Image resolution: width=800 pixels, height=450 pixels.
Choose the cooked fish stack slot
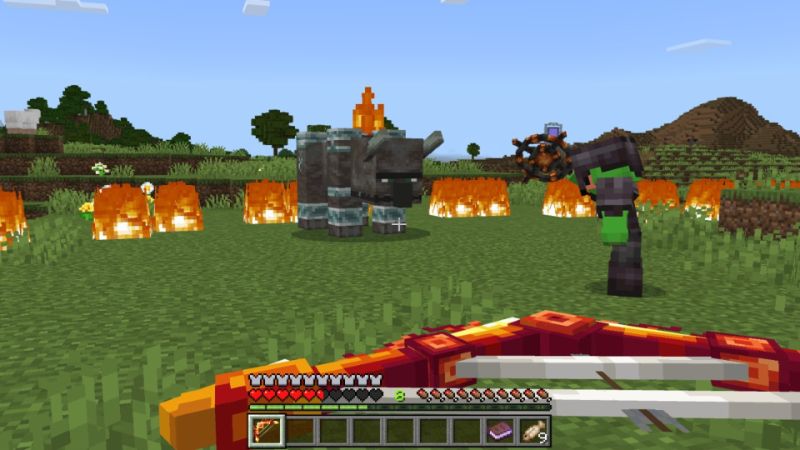(533, 431)
